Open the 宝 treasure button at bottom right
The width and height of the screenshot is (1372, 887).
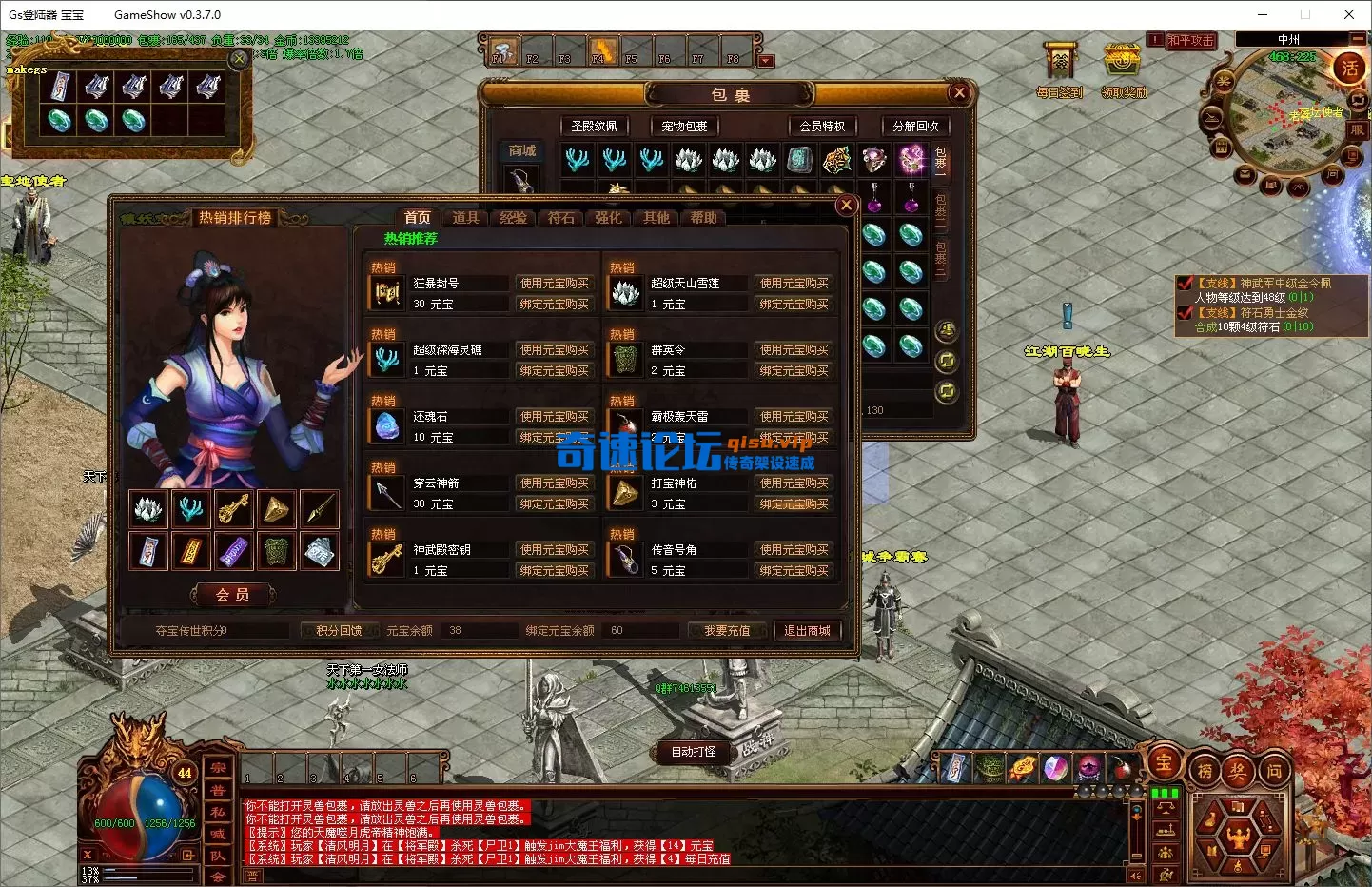1164,764
